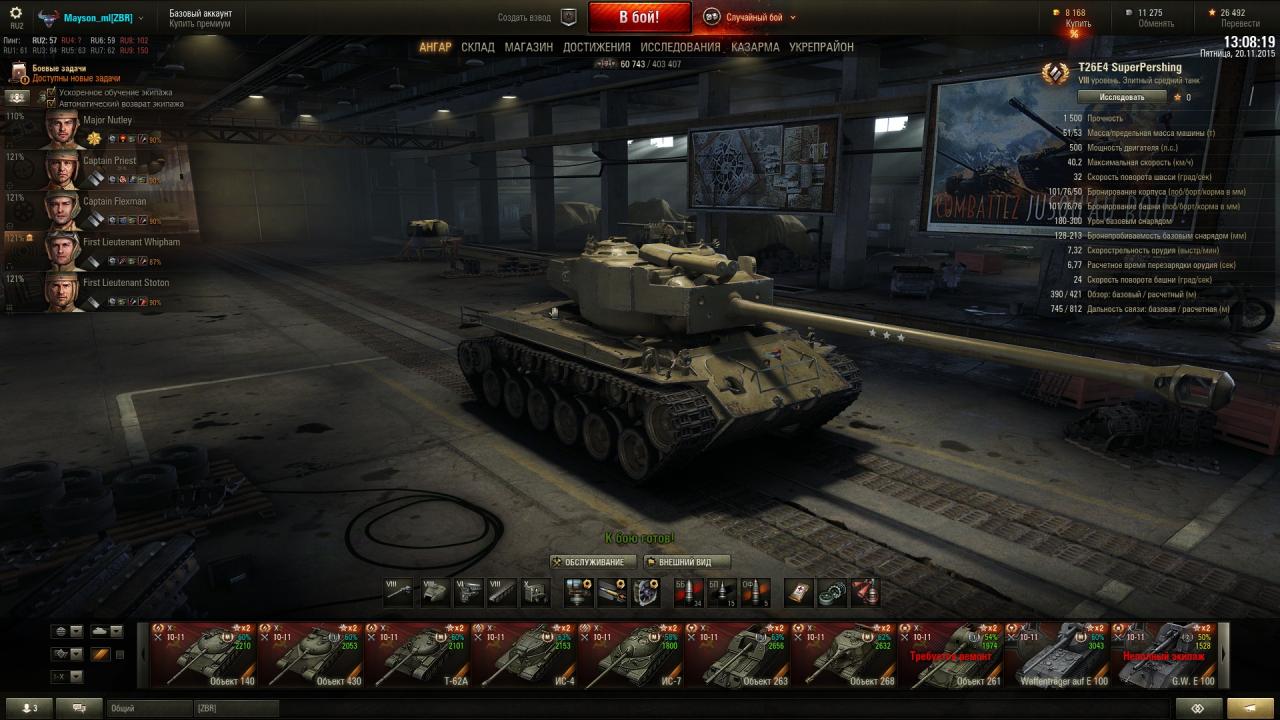
Task: Show the КАЗАРМА barracks tab
Action: click(755, 47)
